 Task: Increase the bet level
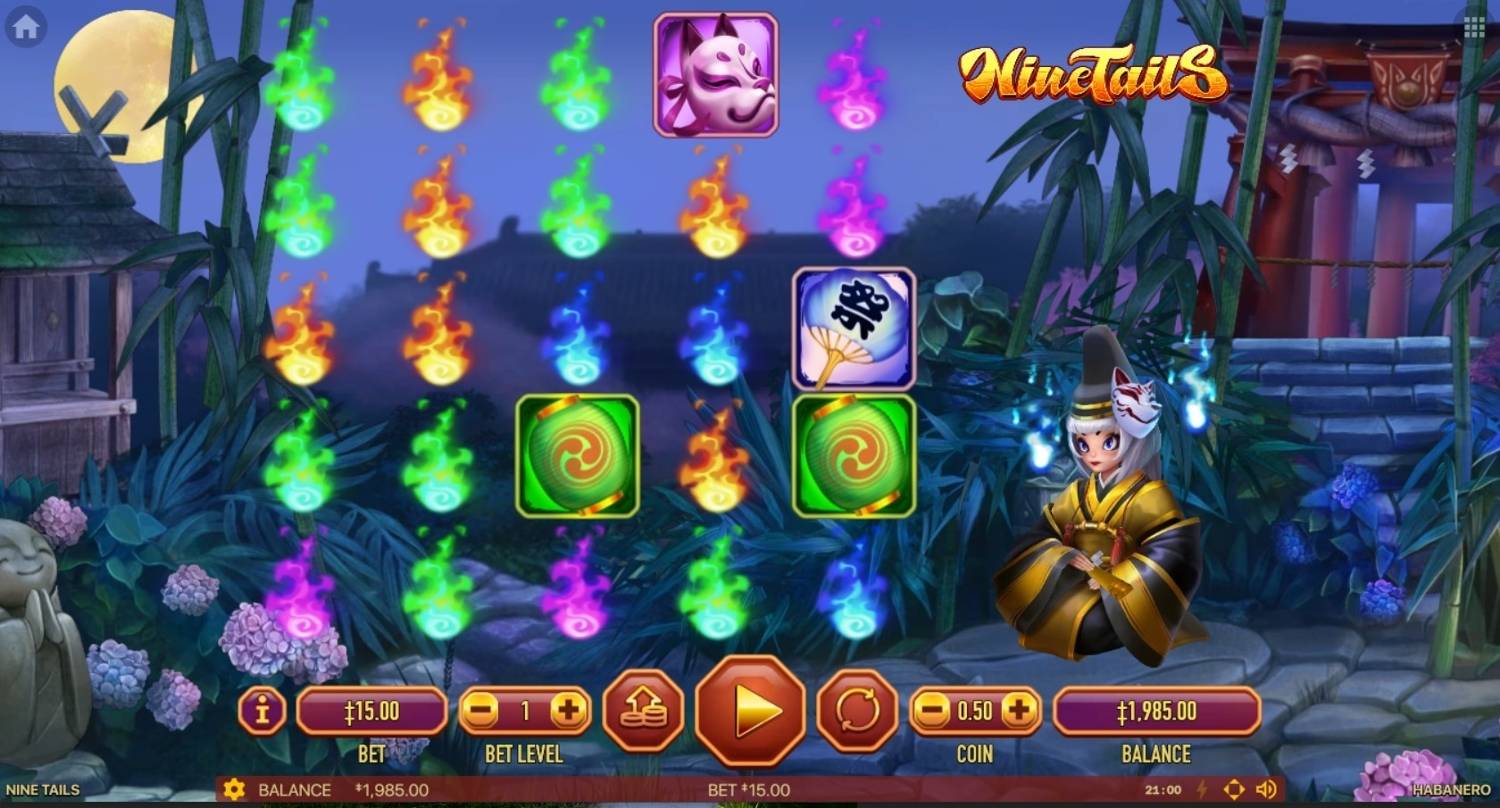[569, 712]
